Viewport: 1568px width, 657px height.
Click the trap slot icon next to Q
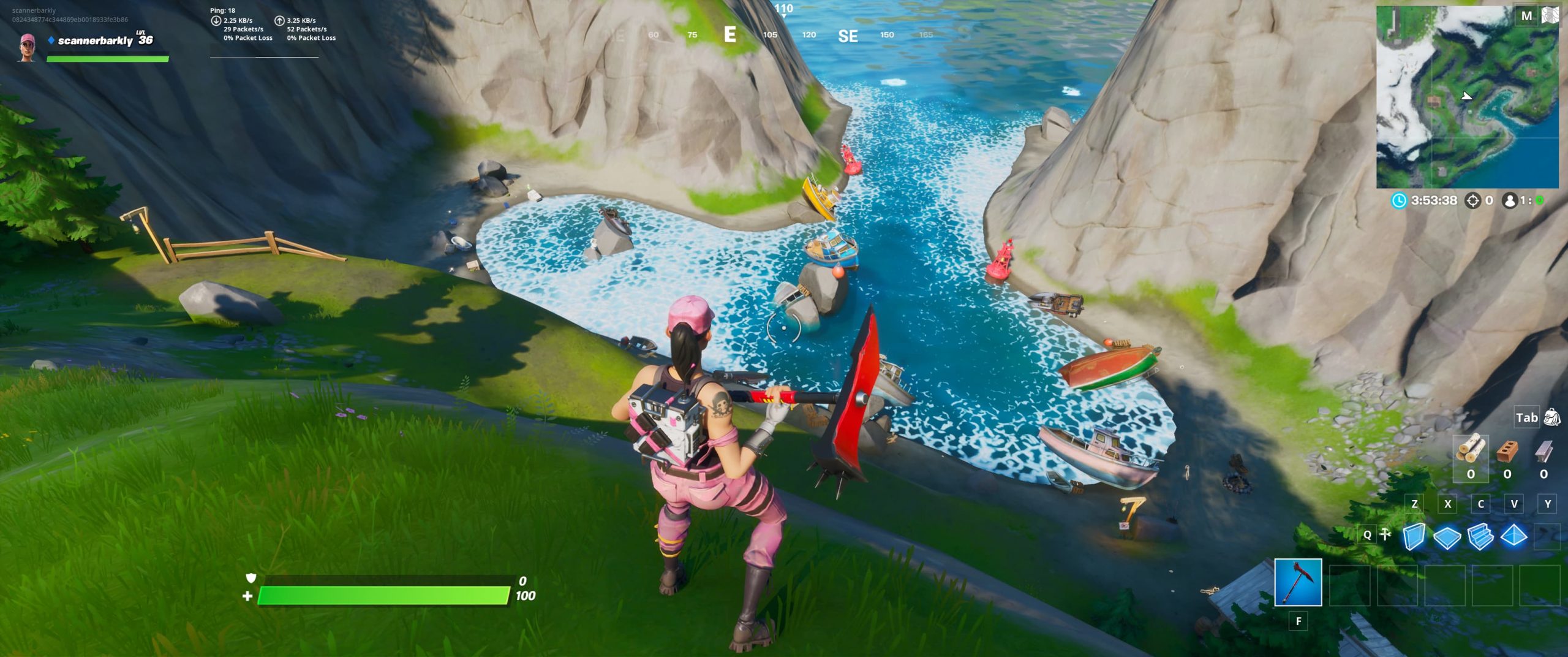tap(1385, 535)
